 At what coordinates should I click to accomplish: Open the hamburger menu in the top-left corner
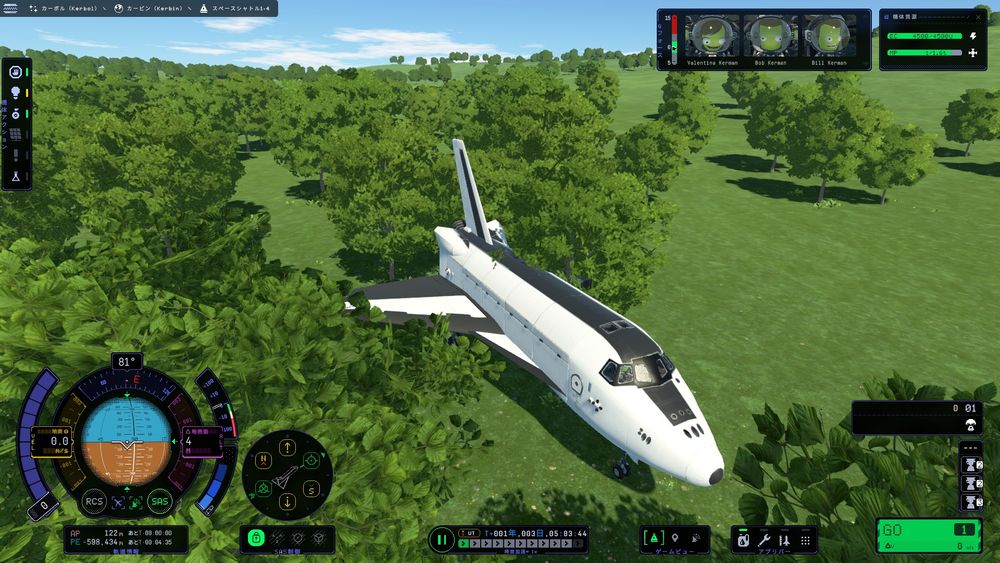pos(12,8)
